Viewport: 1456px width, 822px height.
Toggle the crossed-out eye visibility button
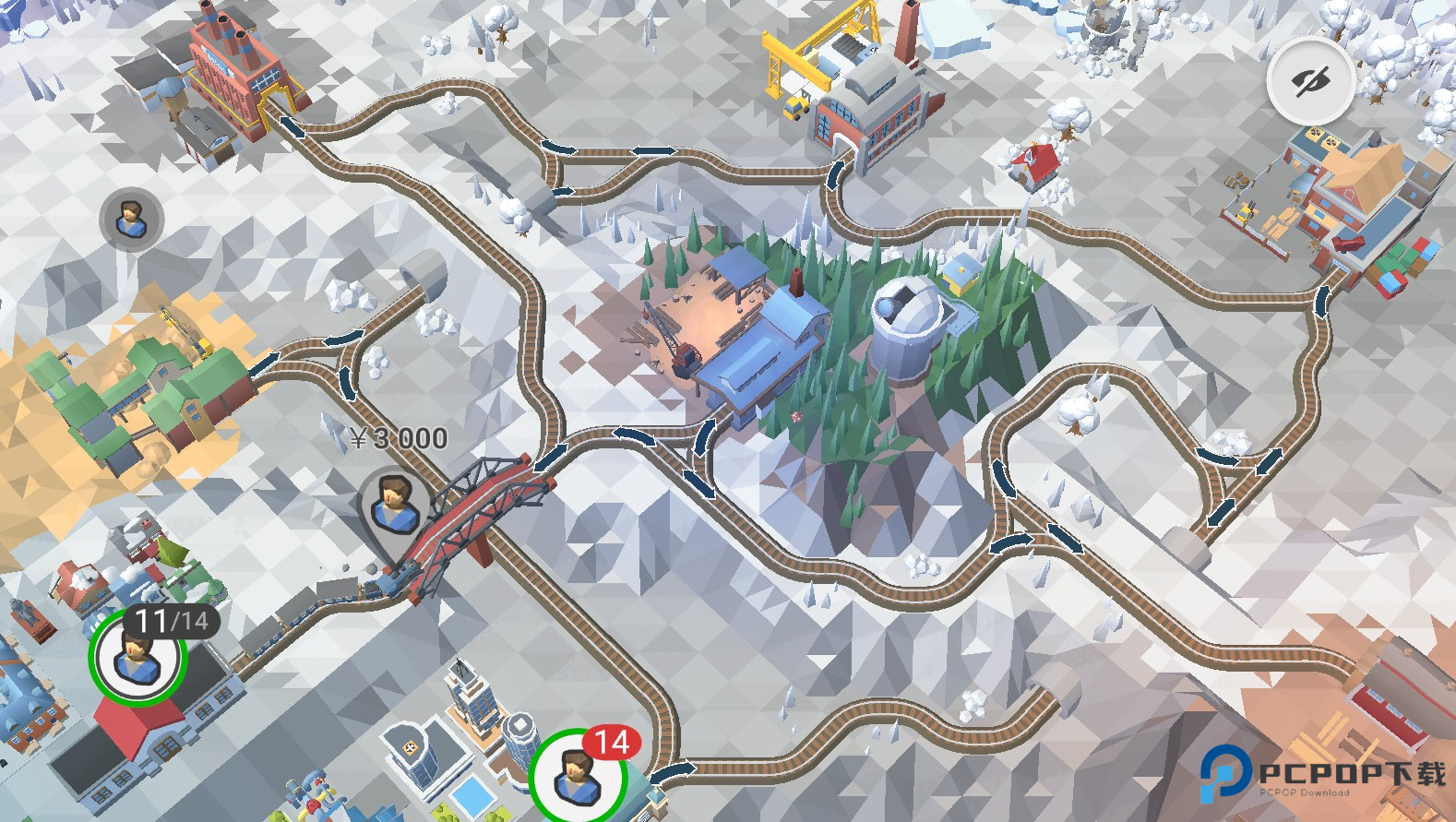click(1310, 82)
